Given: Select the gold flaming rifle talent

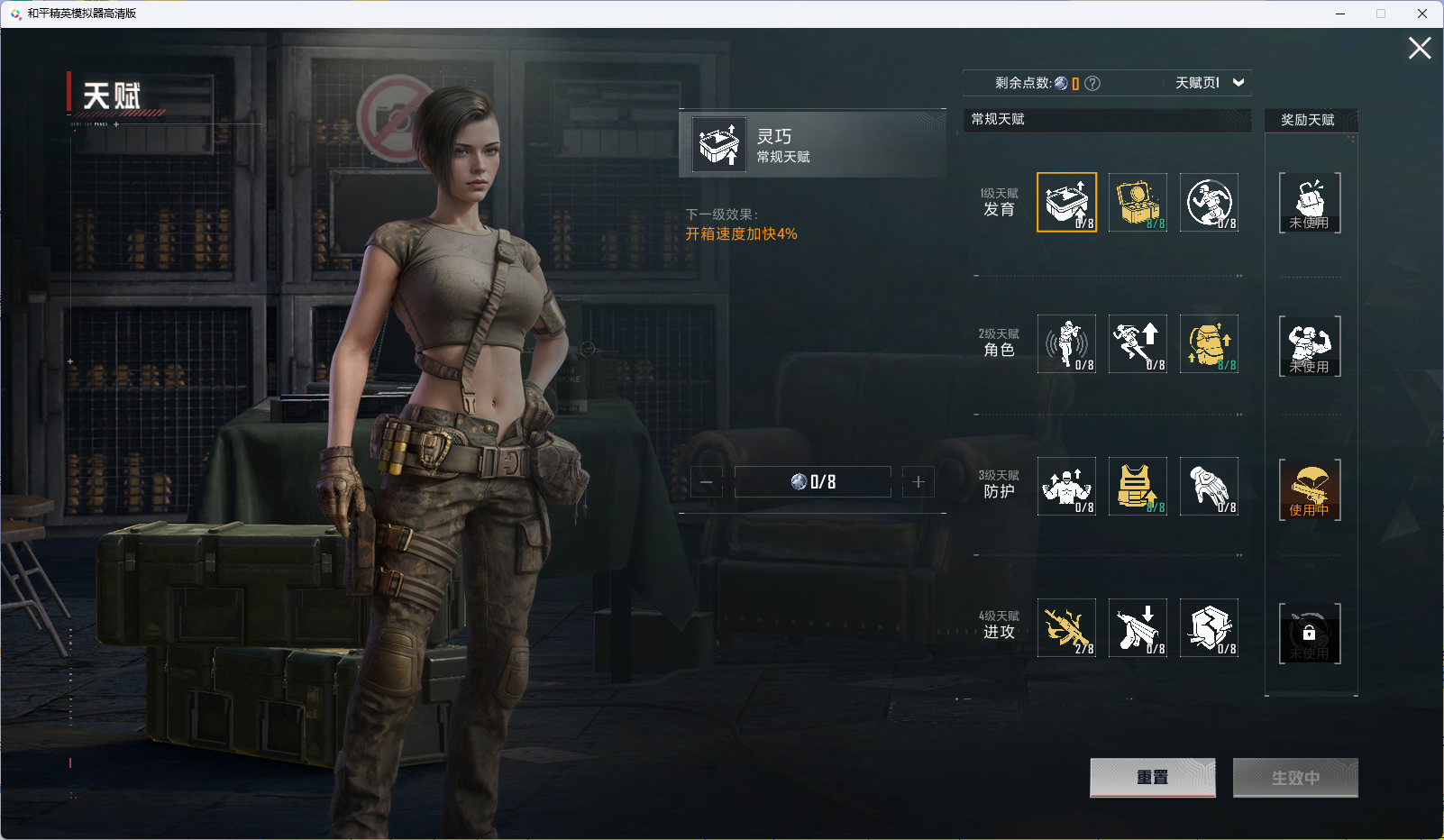Looking at the screenshot, I should 1066,627.
